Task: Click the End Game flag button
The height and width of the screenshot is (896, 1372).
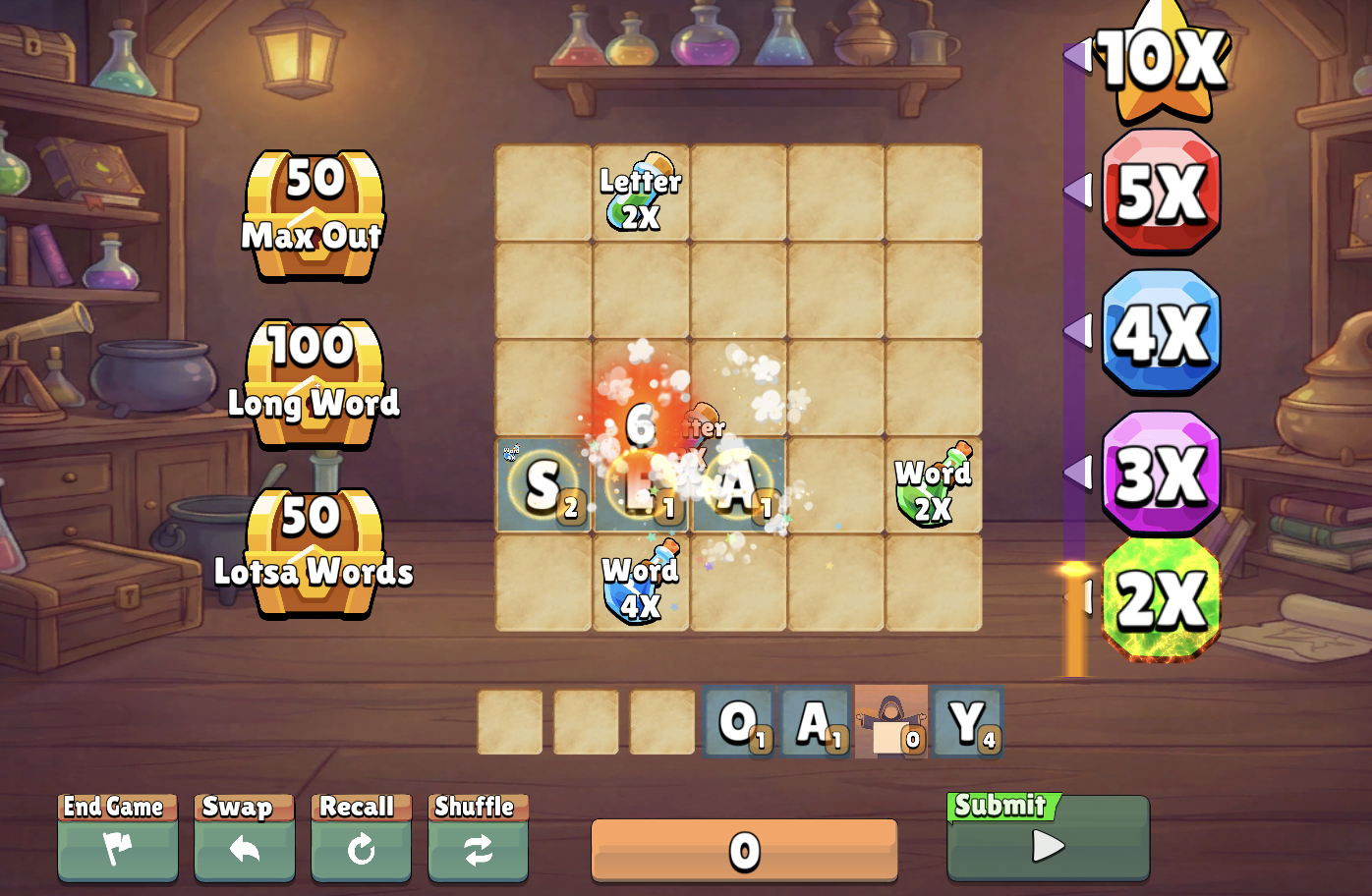Action: tap(117, 838)
